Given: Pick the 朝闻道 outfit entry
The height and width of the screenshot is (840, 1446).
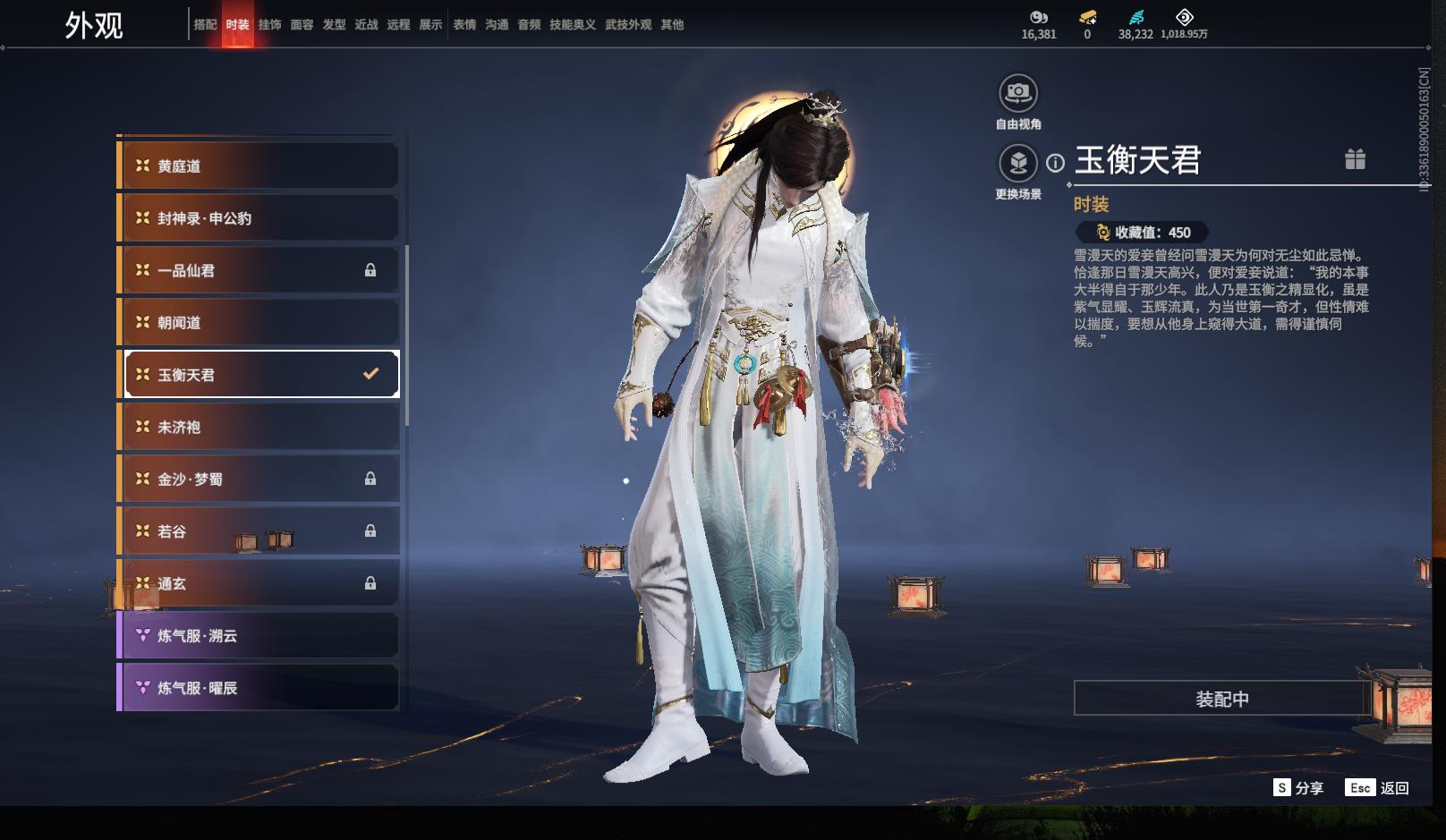Looking at the screenshot, I should click(x=259, y=323).
